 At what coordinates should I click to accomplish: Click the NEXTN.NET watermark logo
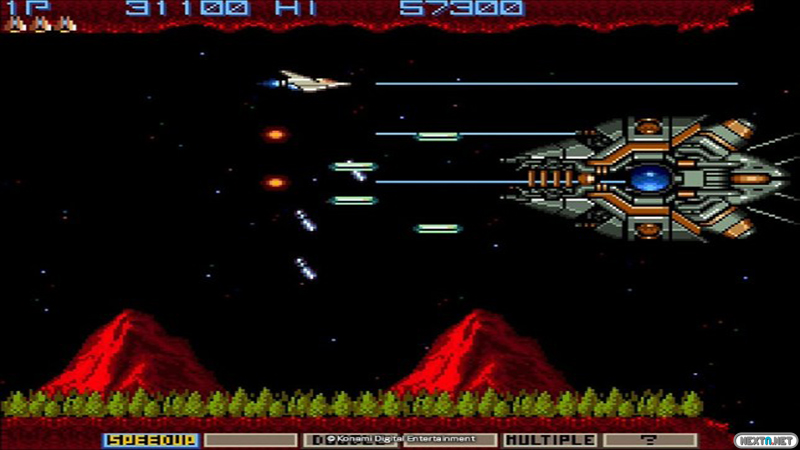[x=764, y=439]
